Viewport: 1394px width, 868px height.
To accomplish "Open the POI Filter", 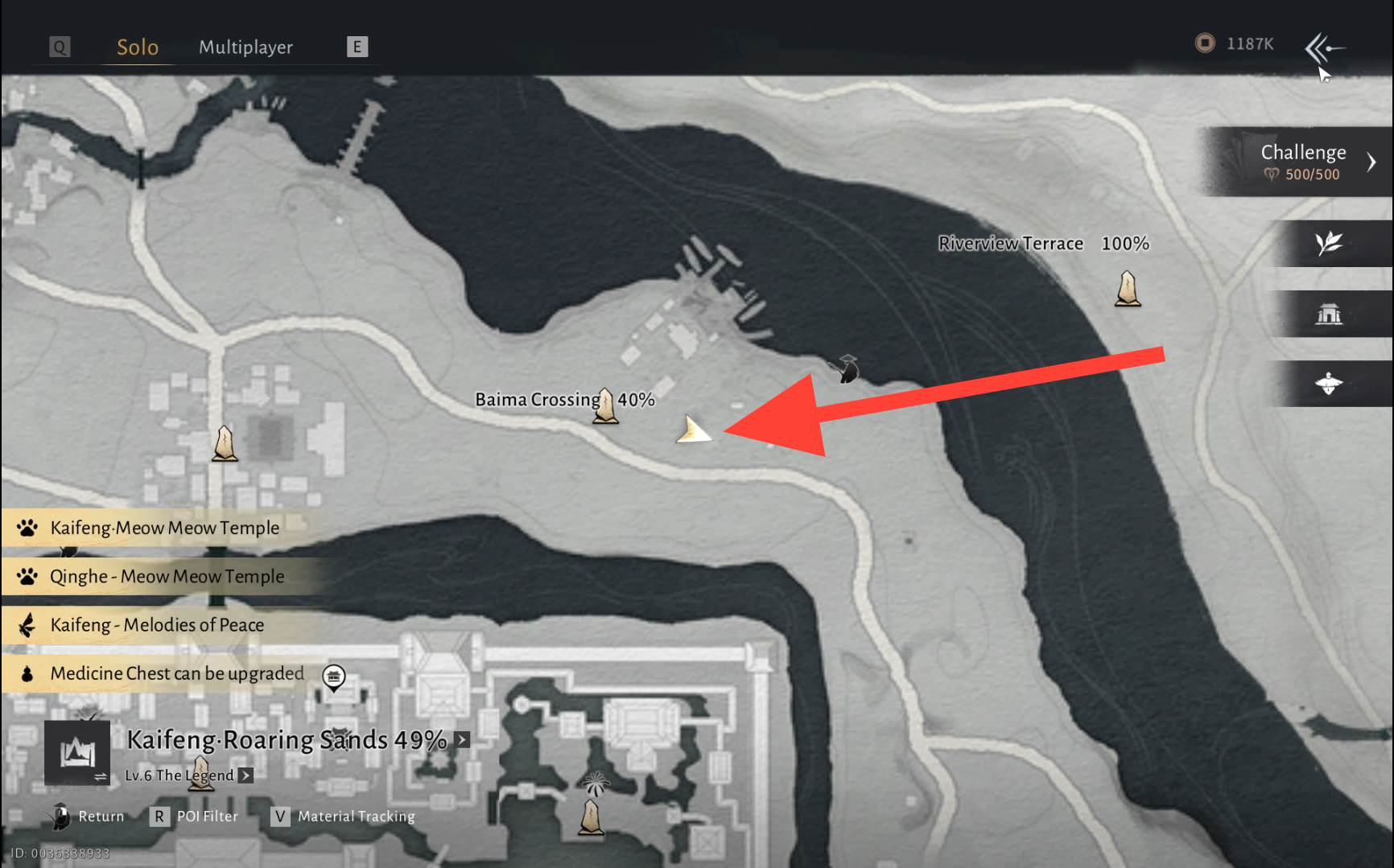I will 196,817.
